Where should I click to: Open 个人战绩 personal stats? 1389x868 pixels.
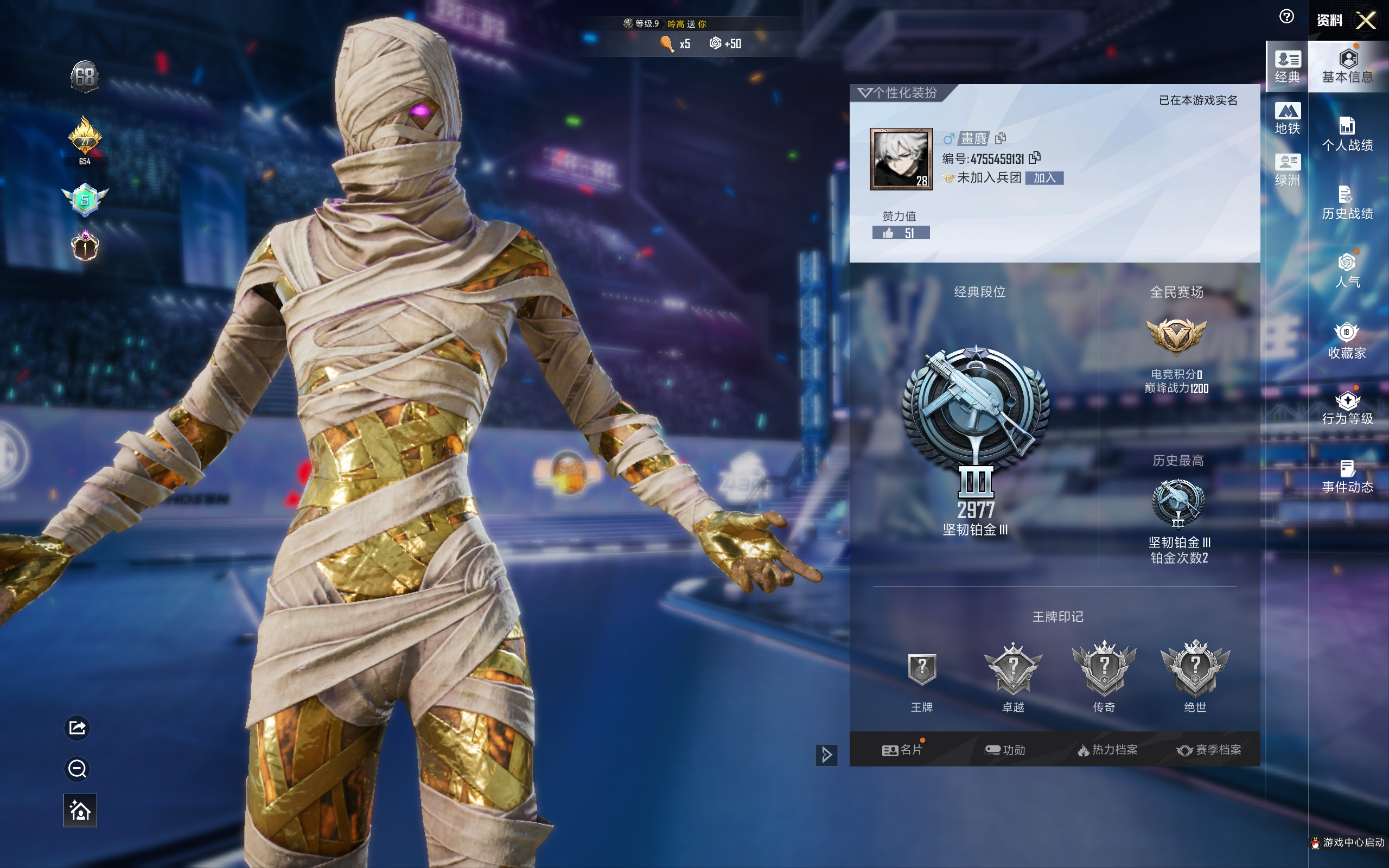point(1347,134)
